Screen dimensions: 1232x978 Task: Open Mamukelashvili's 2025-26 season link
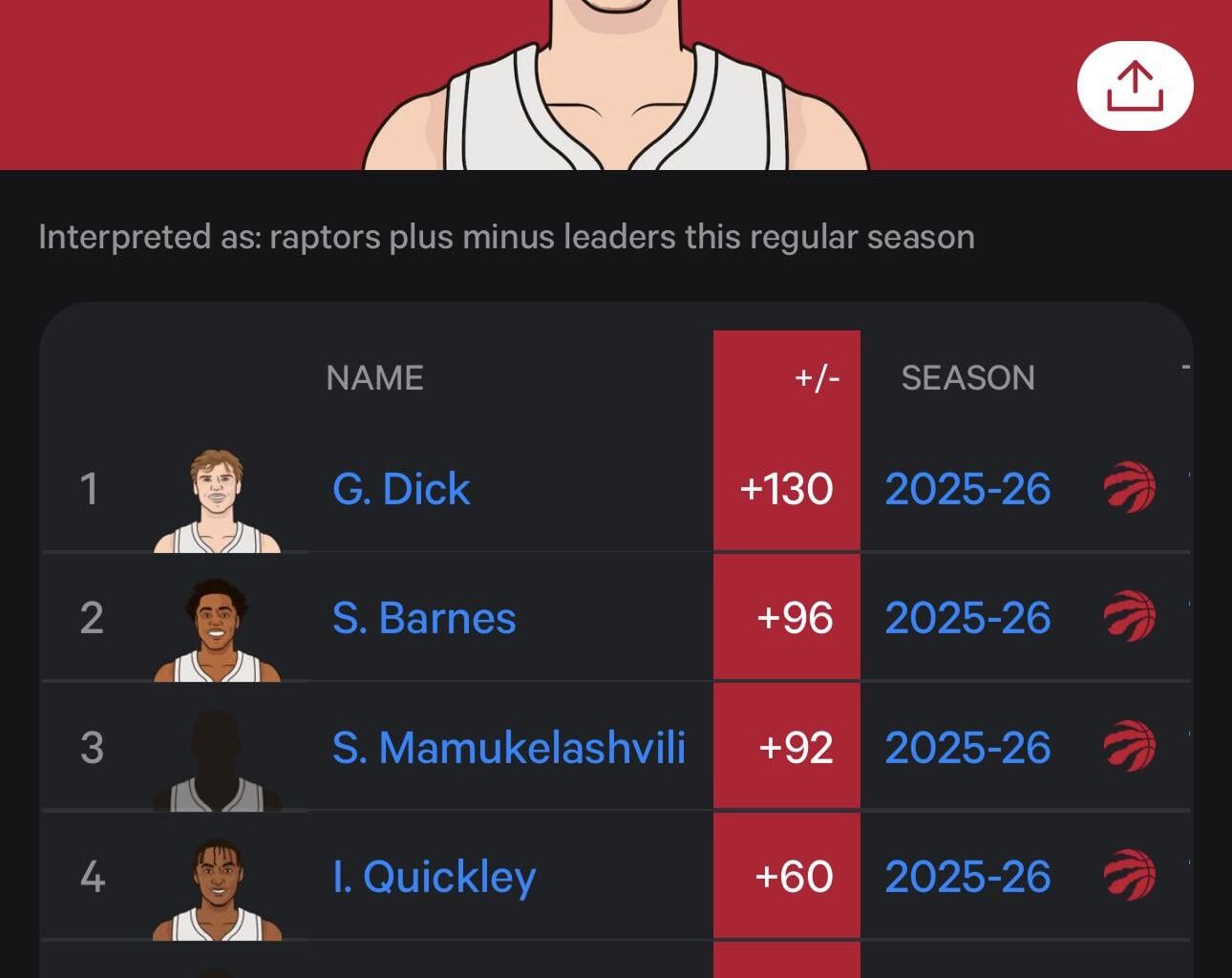967,747
